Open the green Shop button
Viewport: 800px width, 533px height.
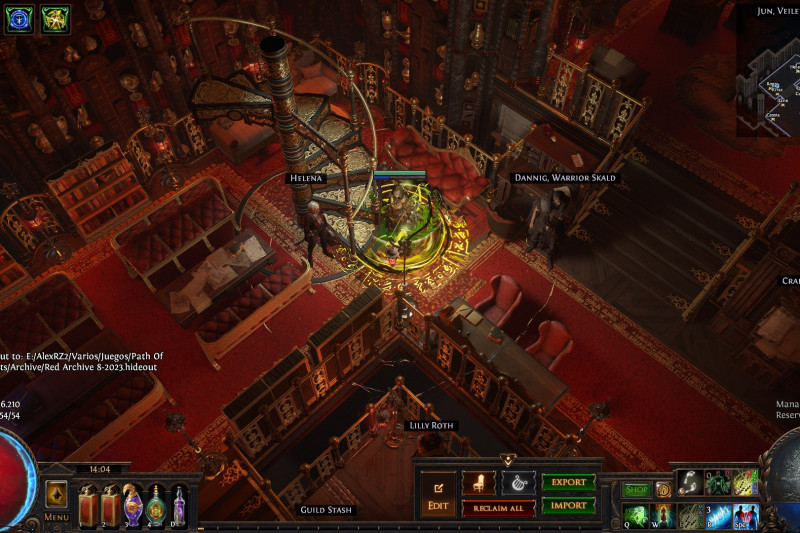[x=637, y=490]
